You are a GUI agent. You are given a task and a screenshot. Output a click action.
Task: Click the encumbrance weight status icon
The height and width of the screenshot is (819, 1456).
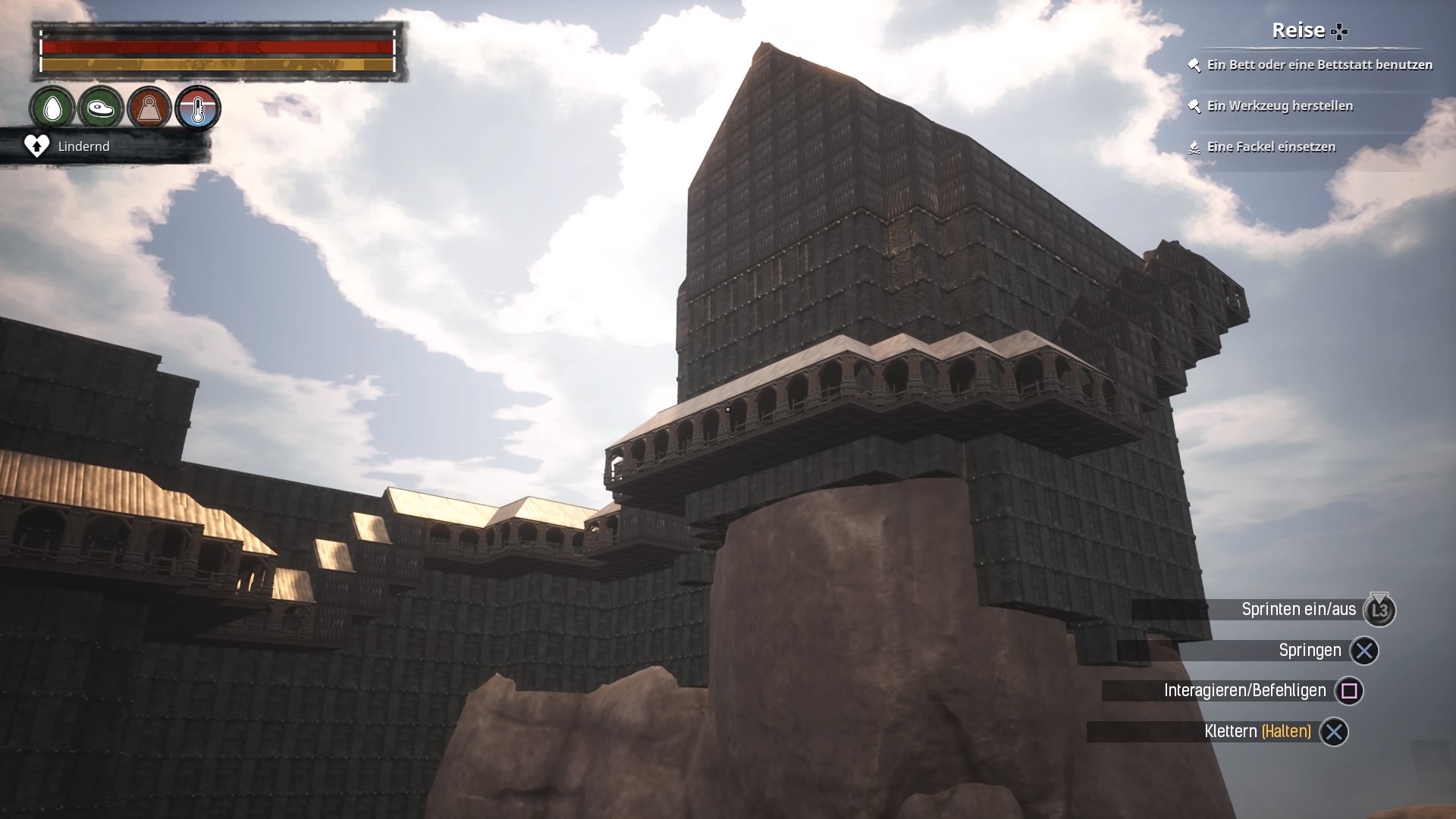pyautogui.click(x=149, y=108)
